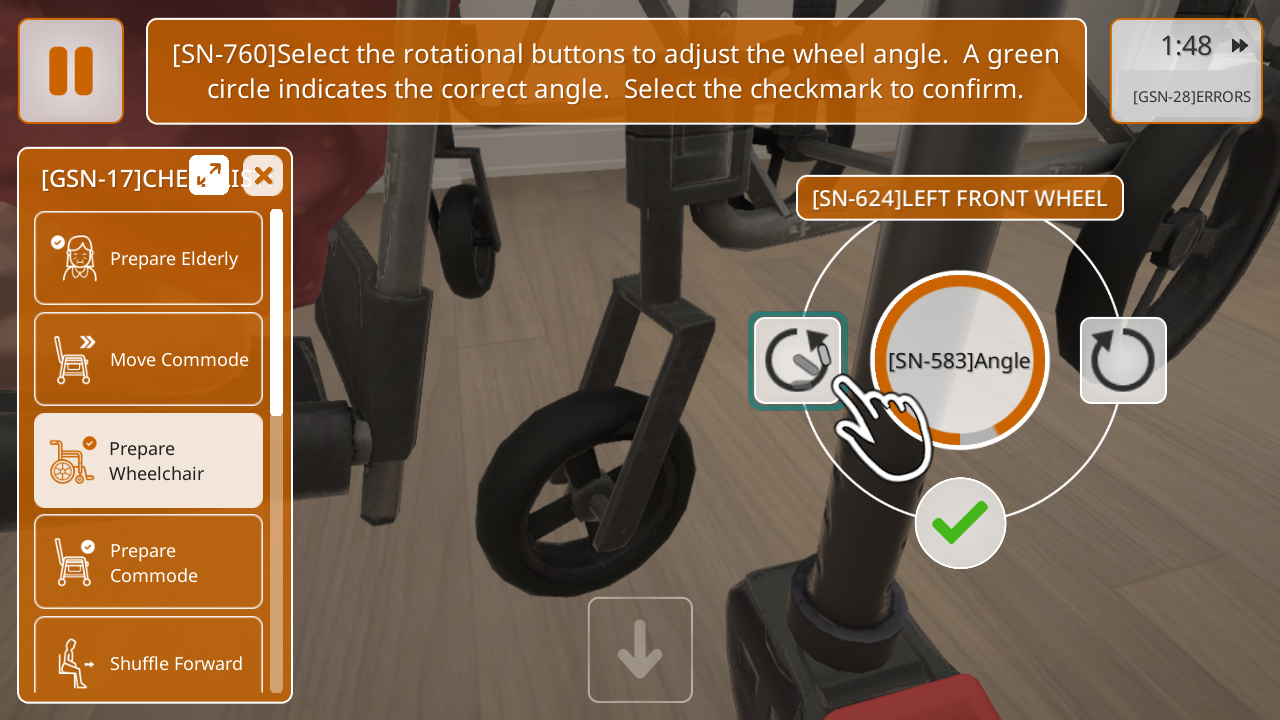Select the Prepare Commode checklist step
1280x720 pixels.
tap(148, 562)
